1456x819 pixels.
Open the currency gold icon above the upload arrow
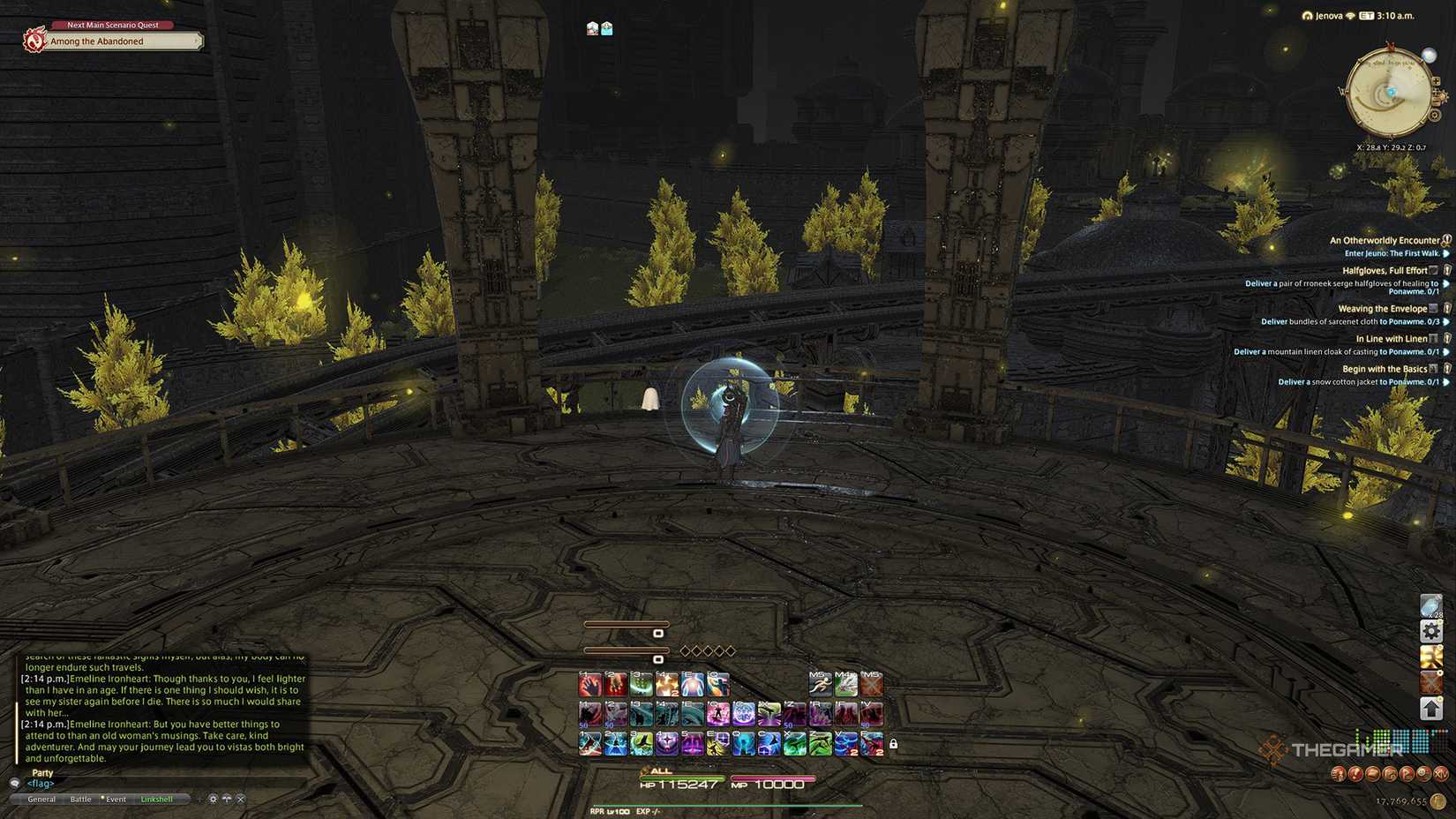tap(1431, 656)
